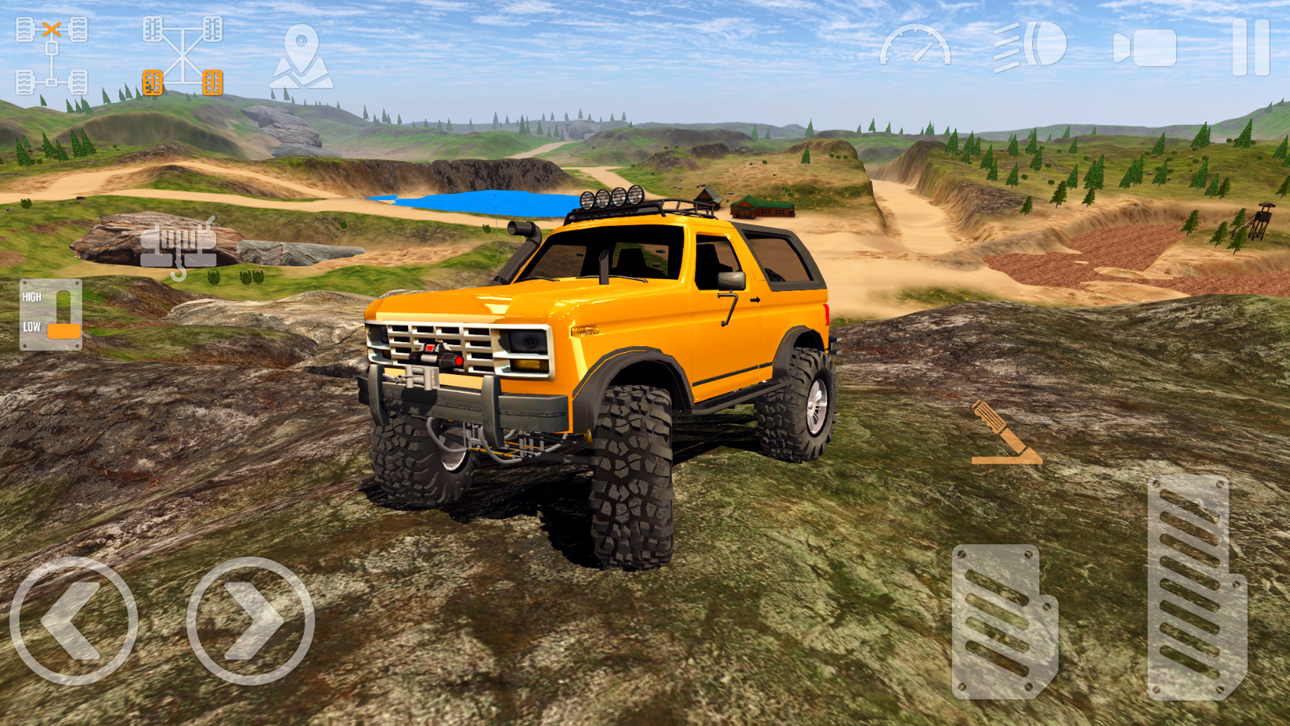The width and height of the screenshot is (1290, 726).
Task: Slide the gear range selector to HIGH
Action: click(x=62, y=295)
